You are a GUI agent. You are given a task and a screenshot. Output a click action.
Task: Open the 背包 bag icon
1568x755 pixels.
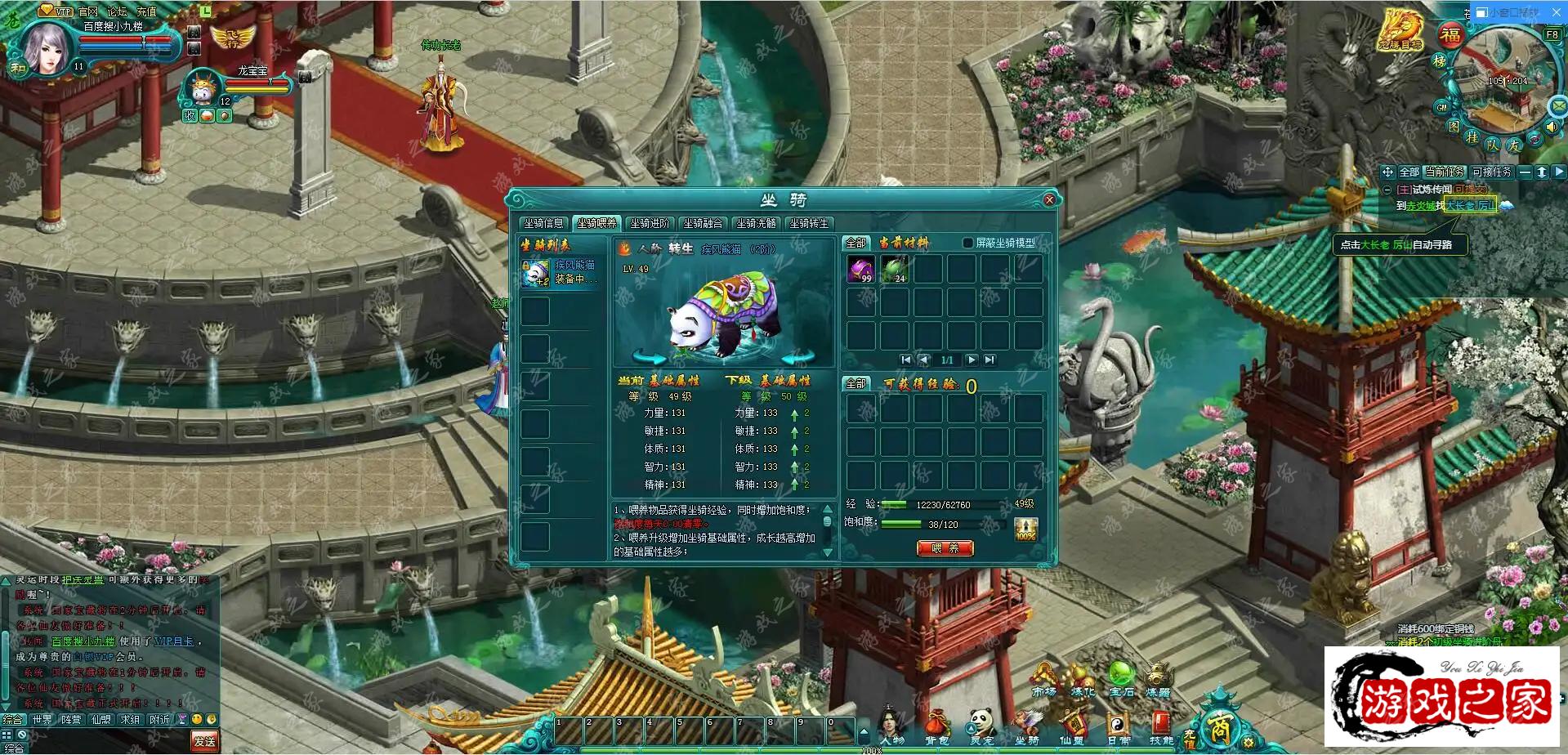[936, 727]
